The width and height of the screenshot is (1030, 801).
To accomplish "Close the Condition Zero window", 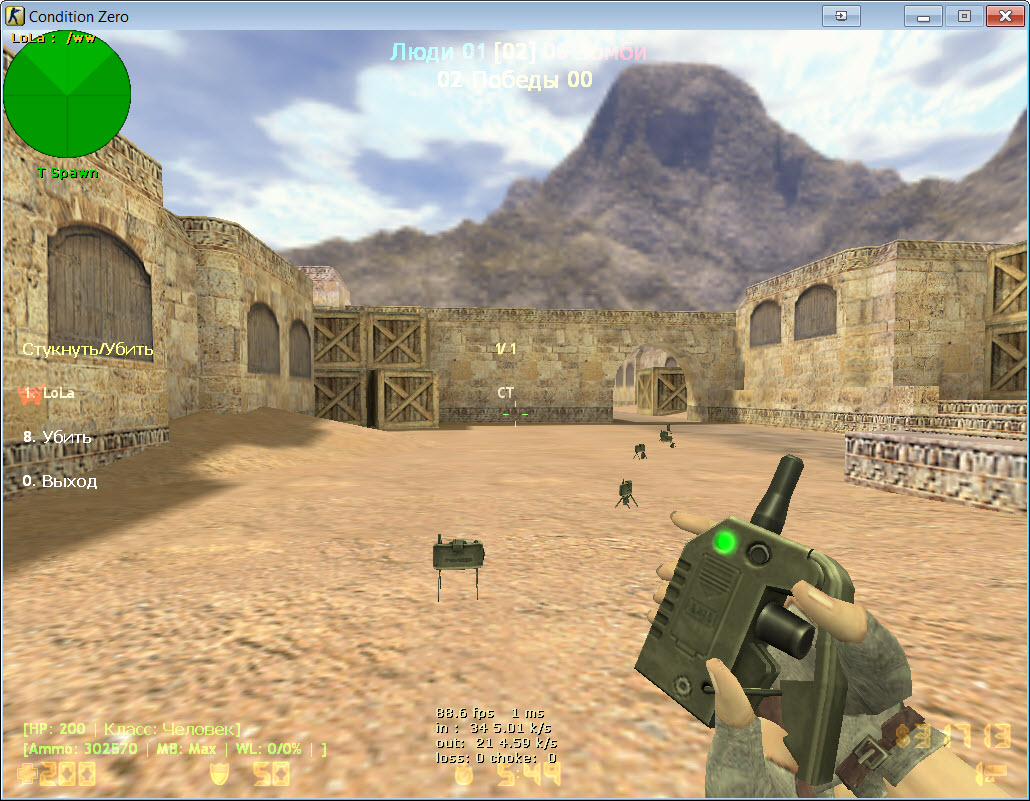I will tap(1003, 16).
